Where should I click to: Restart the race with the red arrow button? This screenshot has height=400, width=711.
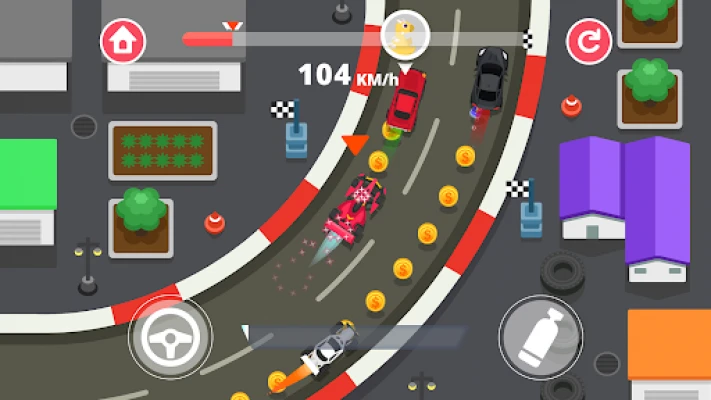[x=588, y=42]
